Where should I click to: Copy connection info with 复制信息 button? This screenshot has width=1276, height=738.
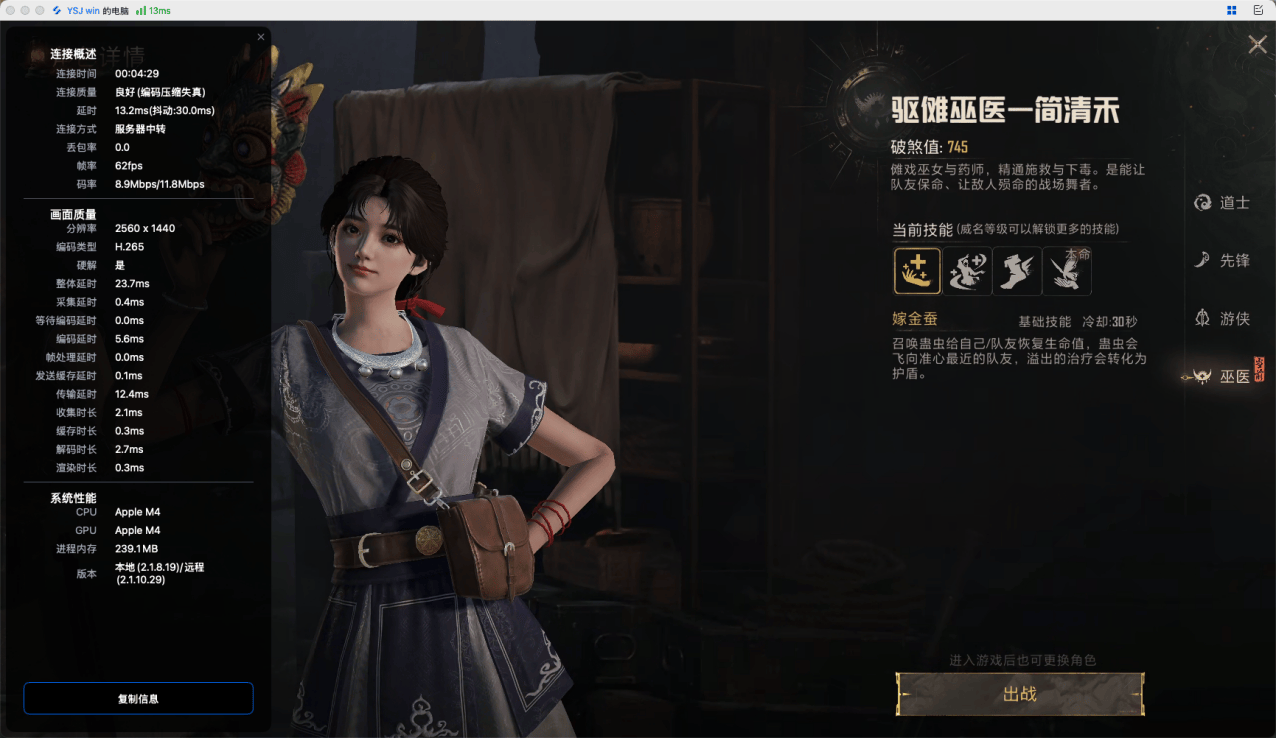point(138,699)
